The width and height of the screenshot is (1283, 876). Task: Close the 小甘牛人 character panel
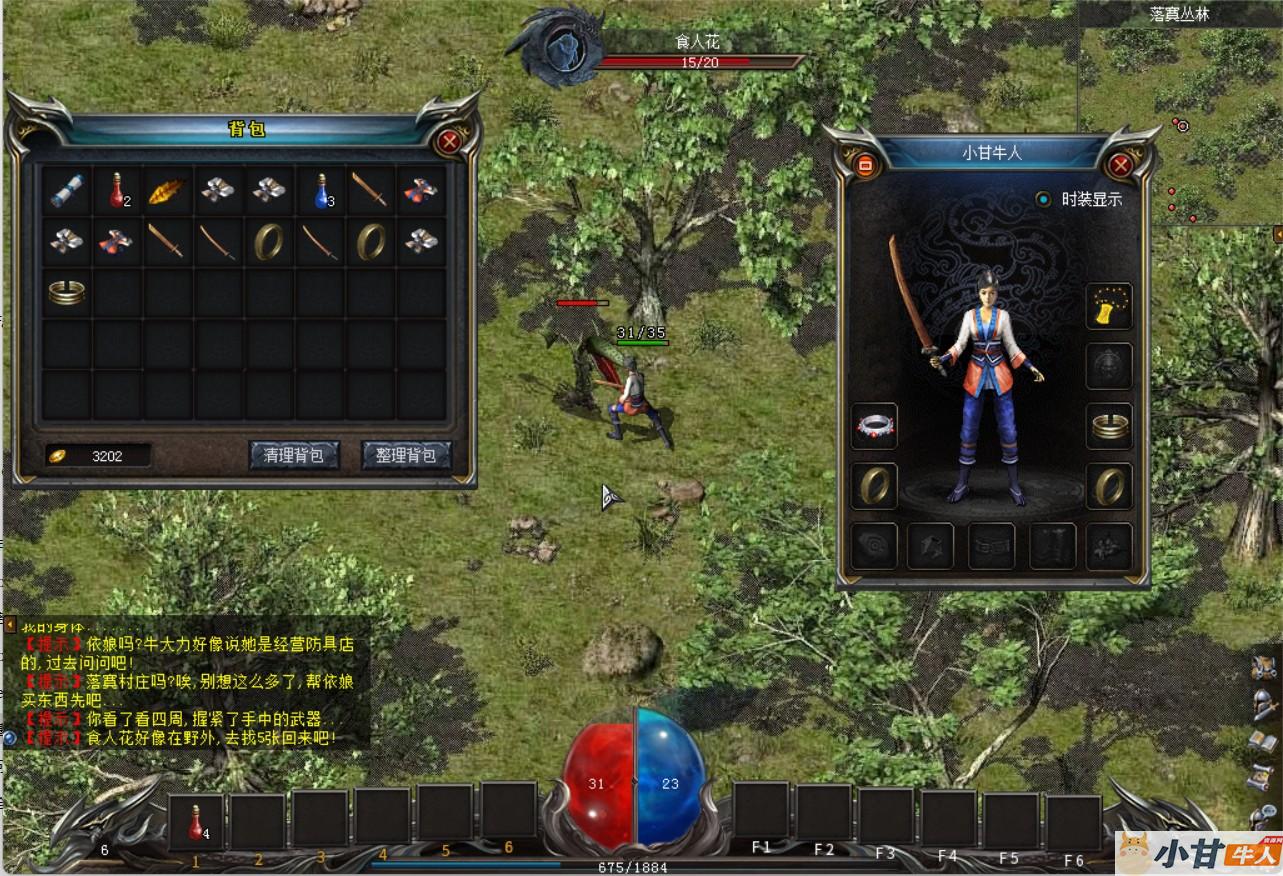(1120, 164)
